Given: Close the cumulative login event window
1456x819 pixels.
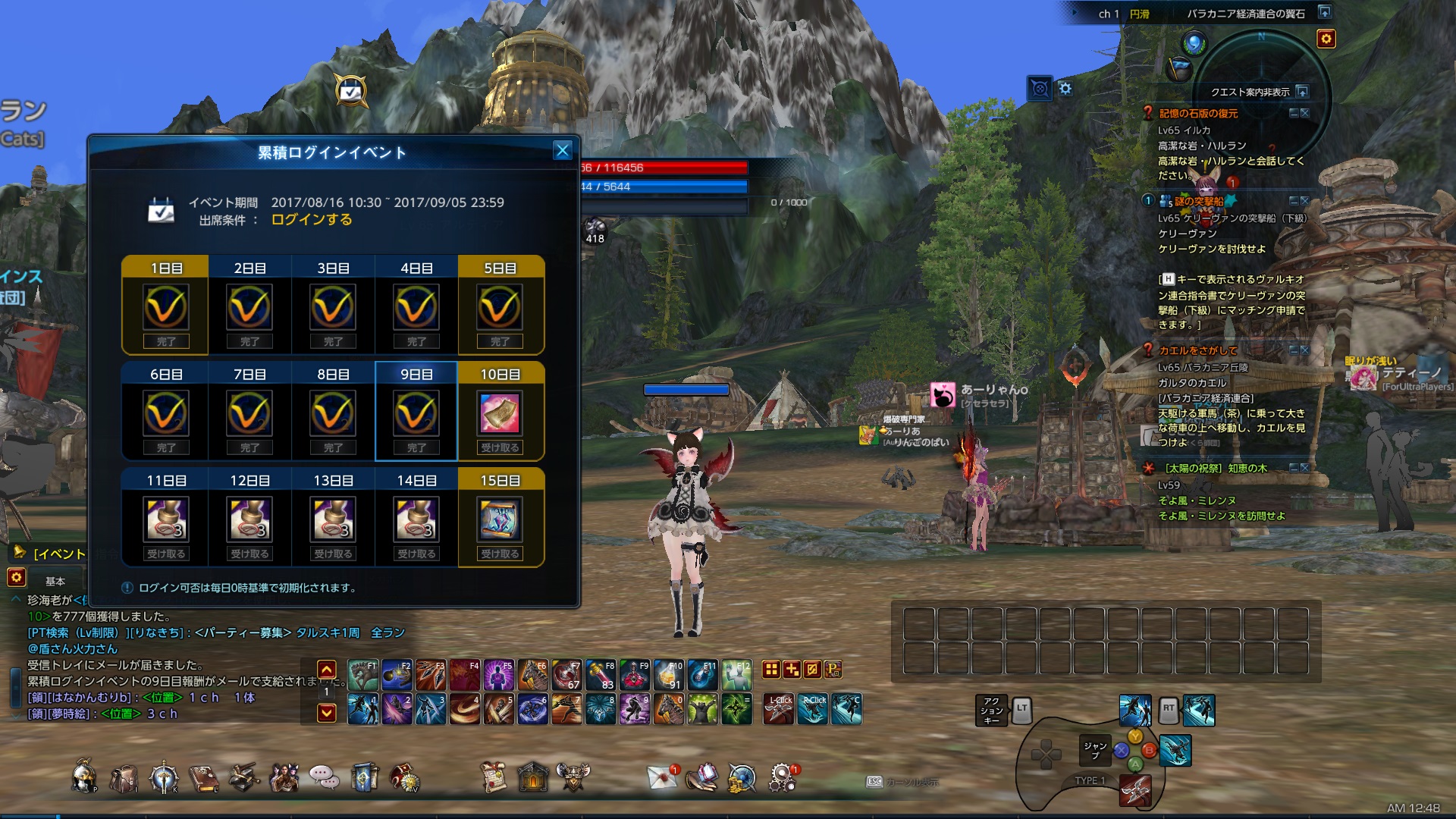Looking at the screenshot, I should (x=562, y=150).
